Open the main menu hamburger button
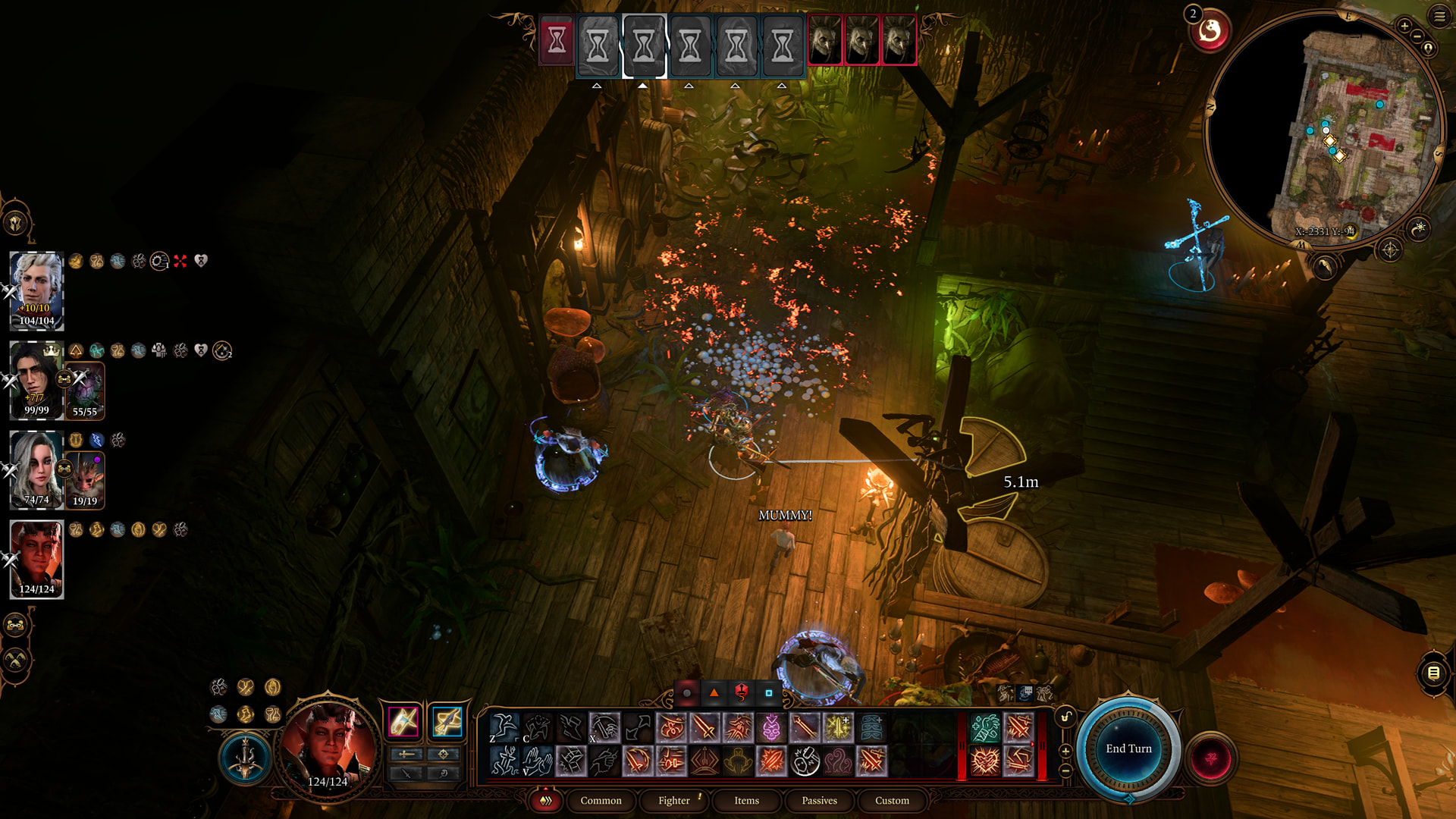Viewport: 1456px width, 819px height. [1439, 16]
